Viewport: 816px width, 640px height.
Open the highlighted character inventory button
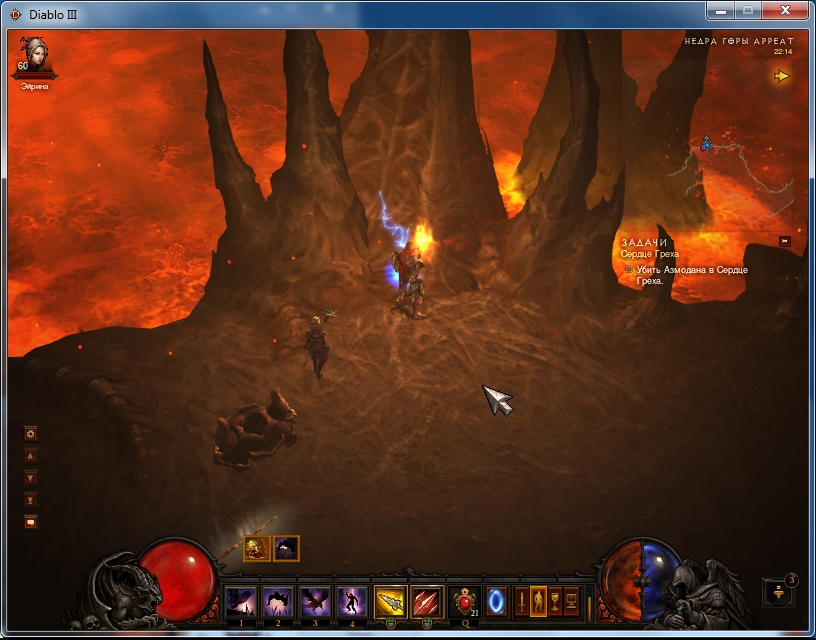click(x=539, y=602)
